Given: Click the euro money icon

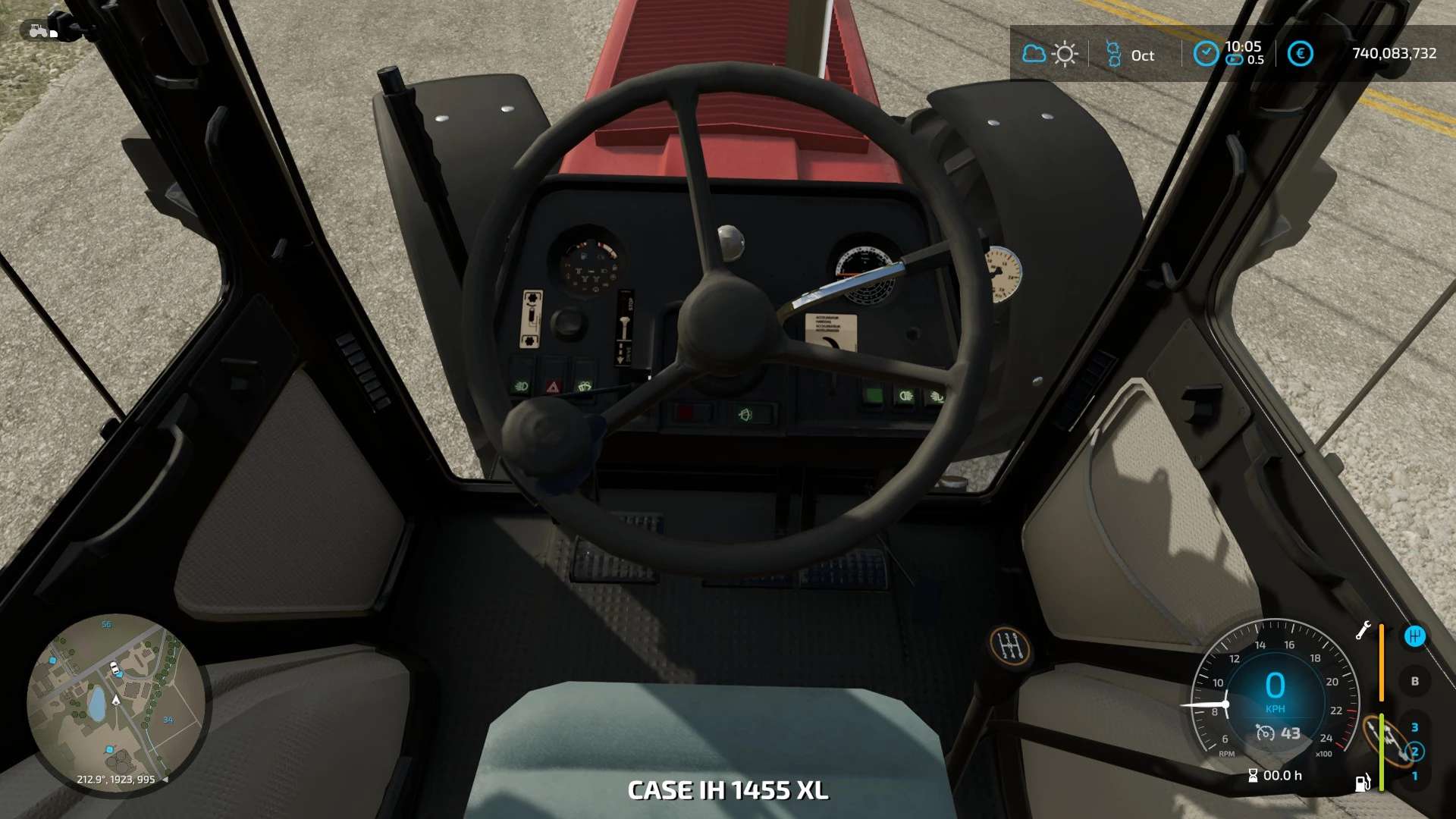Looking at the screenshot, I should [1300, 54].
